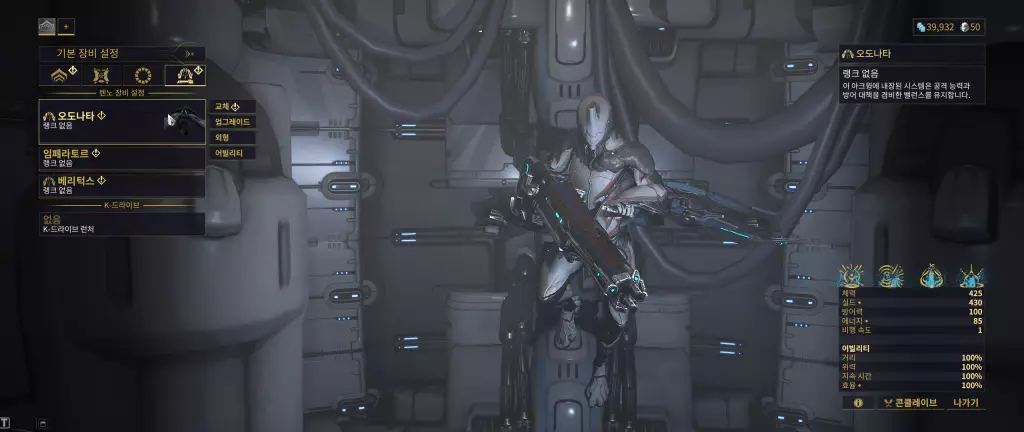The image size is (1024, 432).
Task: Open the 어빌리티 abilities menu
Action: pyautogui.click(x=233, y=154)
